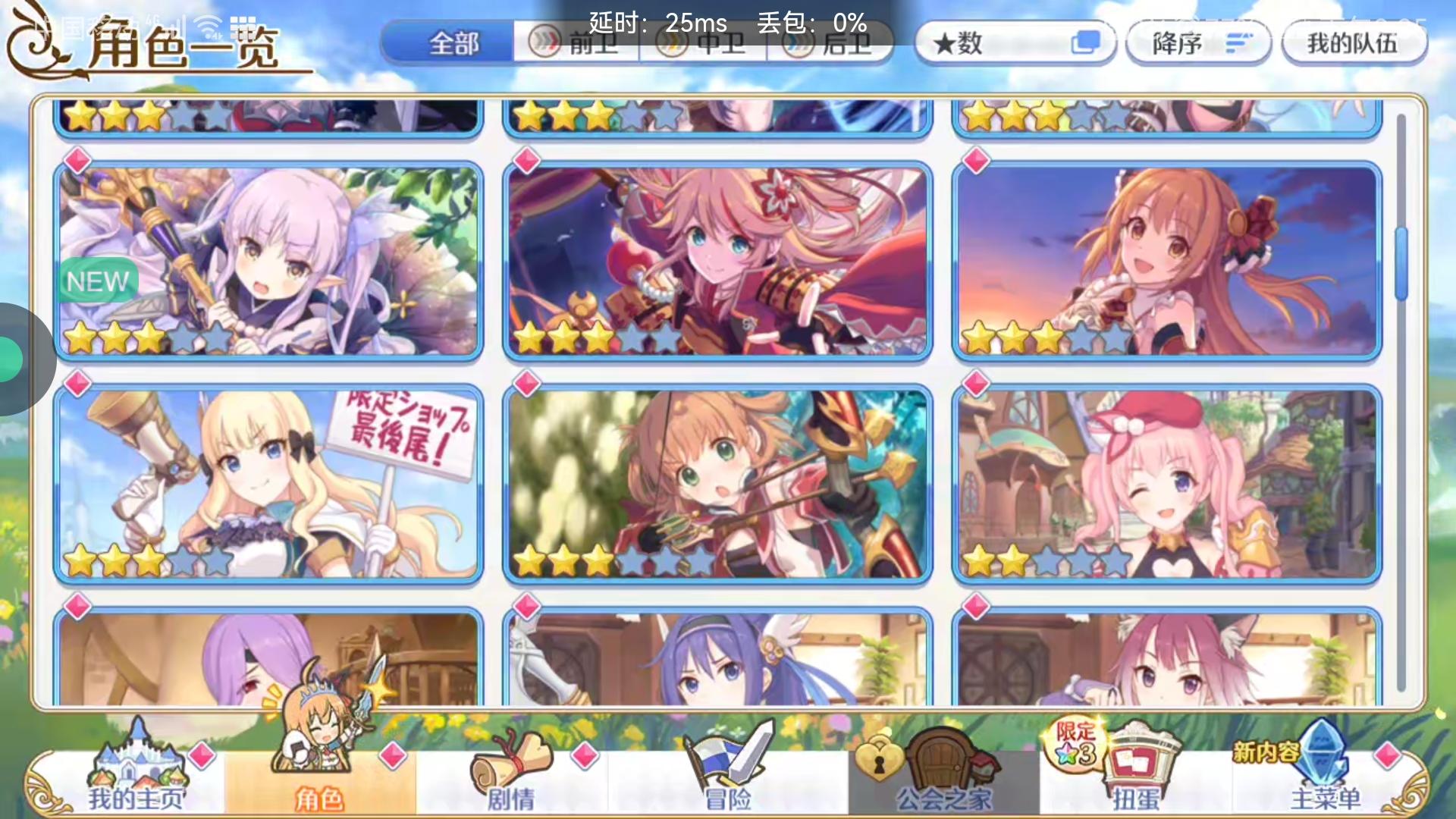Click the sort lines icon on 降序 button
The height and width of the screenshot is (819, 1456).
tap(1238, 43)
